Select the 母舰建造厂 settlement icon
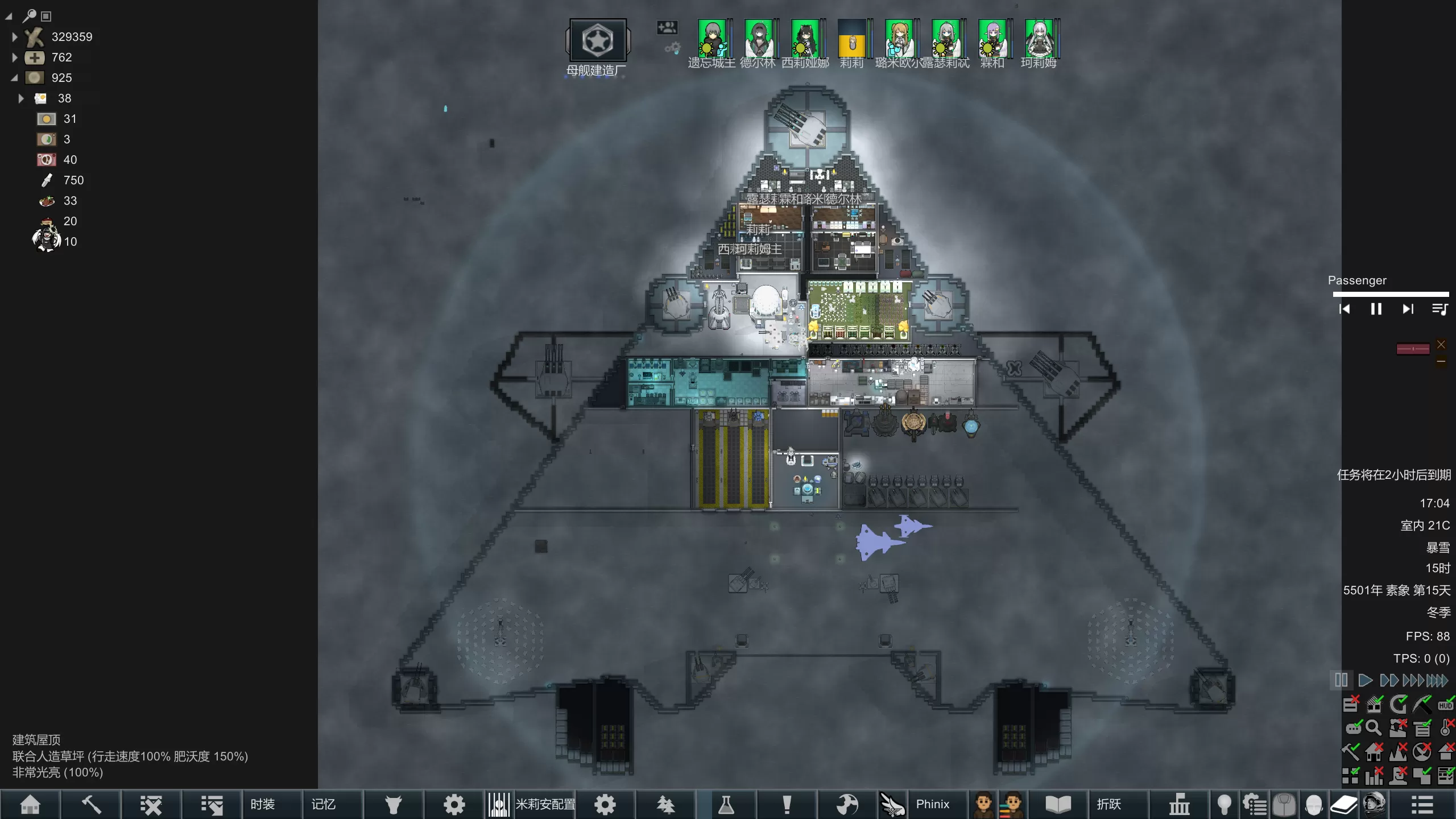The image size is (1456, 819). click(597, 41)
